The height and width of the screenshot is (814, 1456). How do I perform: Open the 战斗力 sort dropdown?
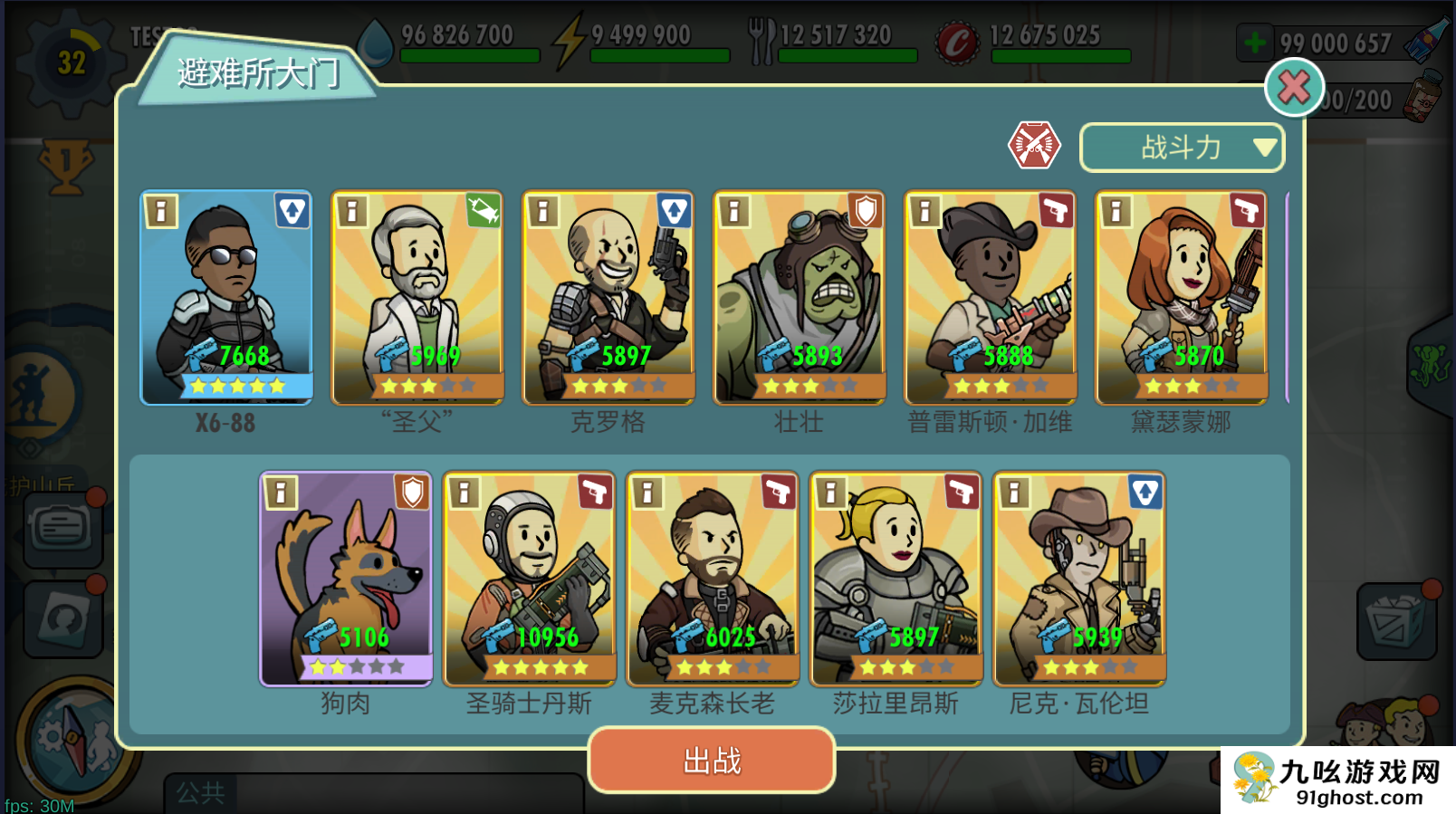point(1182,147)
